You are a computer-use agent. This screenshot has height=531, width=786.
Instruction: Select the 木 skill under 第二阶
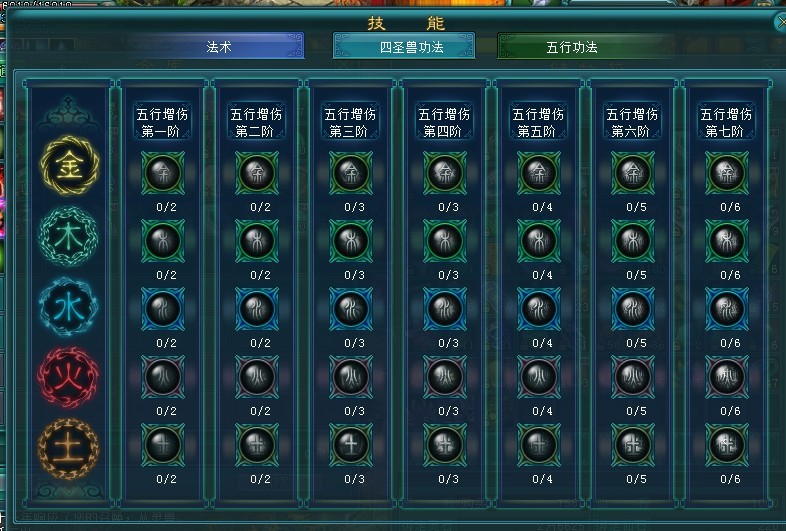pos(255,241)
